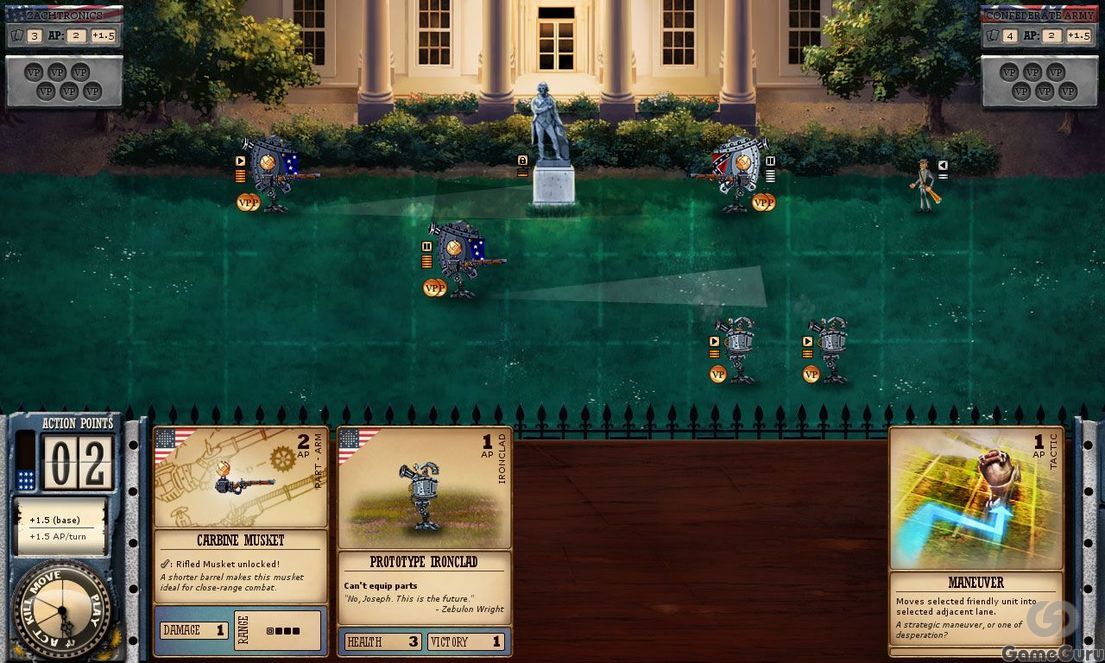1105x663 pixels.
Task: Select the Carbine Musket card
Action: point(240,540)
